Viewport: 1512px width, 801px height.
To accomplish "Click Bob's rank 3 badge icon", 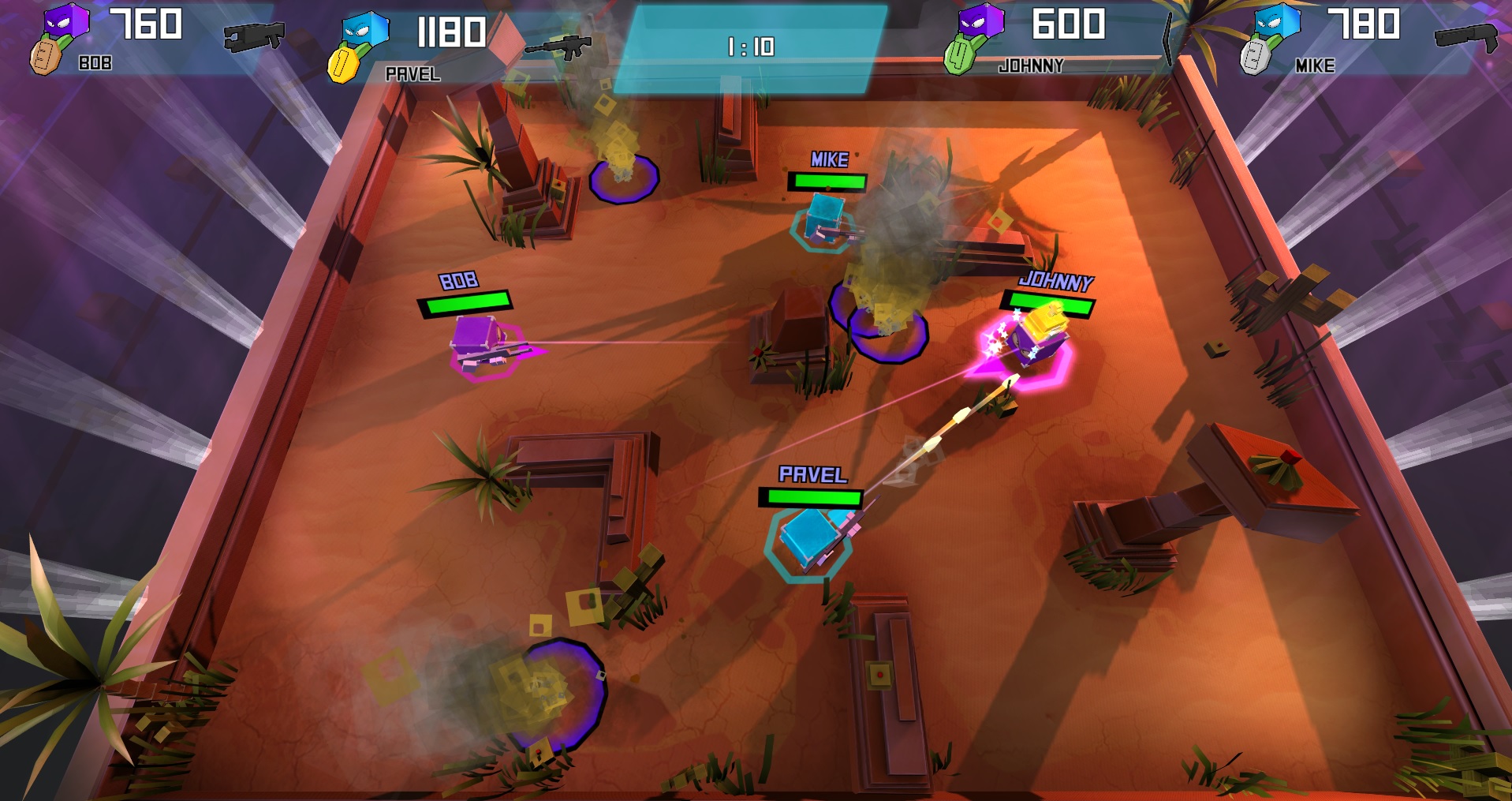I will pyautogui.click(x=47, y=55).
